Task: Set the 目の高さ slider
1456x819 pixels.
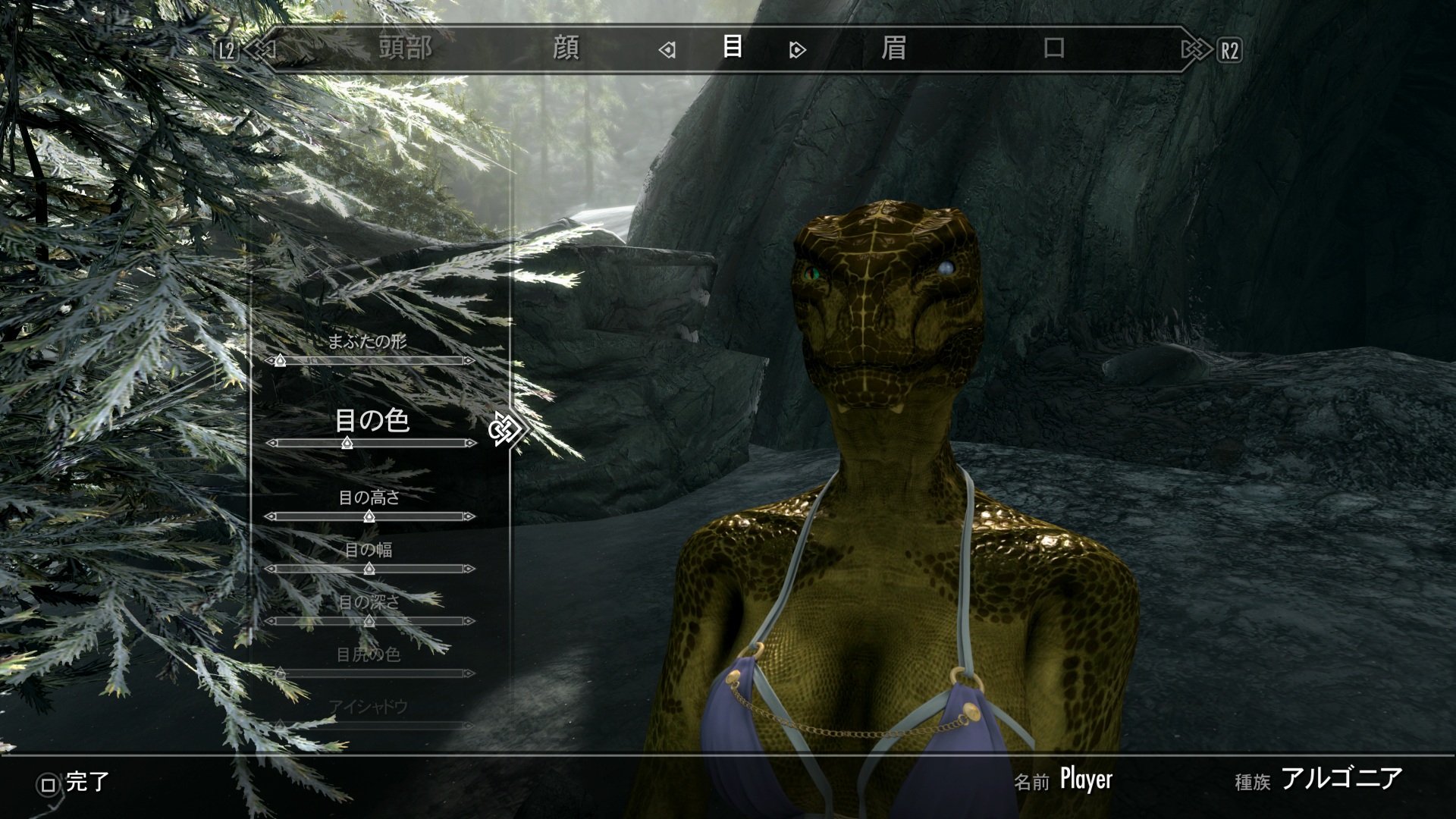Action: pos(369,516)
